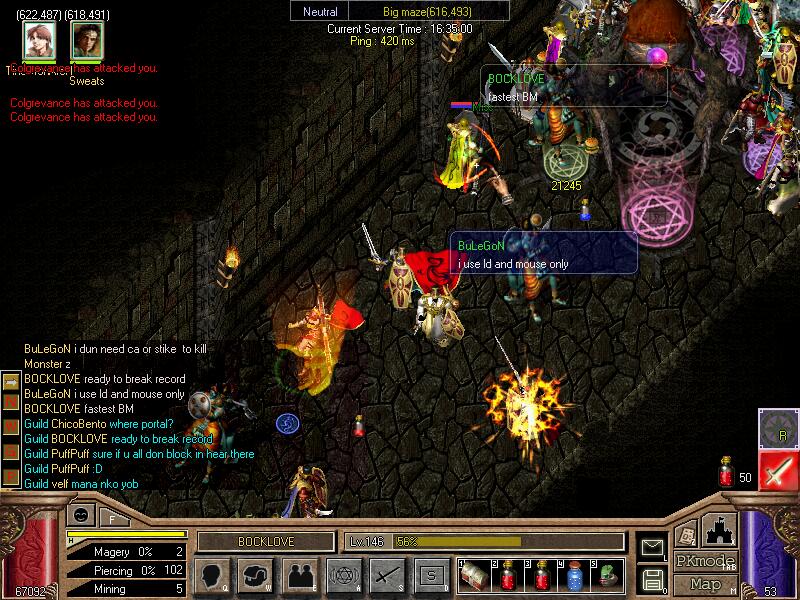Open the head profile character icon
Image resolution: width=800 pixels, height=600 pixels.
212,574
